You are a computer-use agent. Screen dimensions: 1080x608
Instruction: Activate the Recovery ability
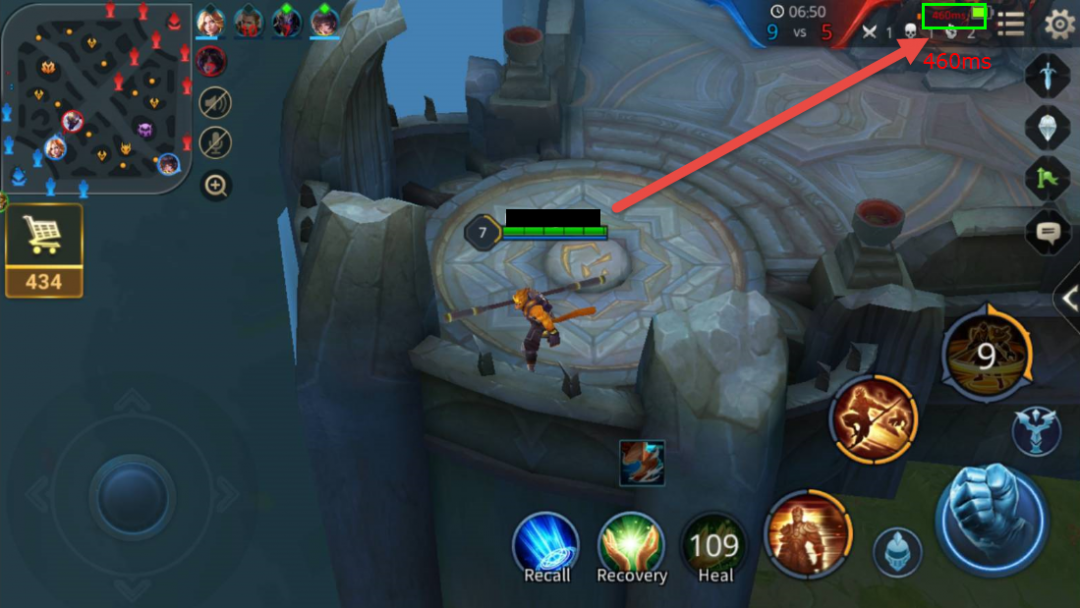pyautogui.click(x=631, y=546)
